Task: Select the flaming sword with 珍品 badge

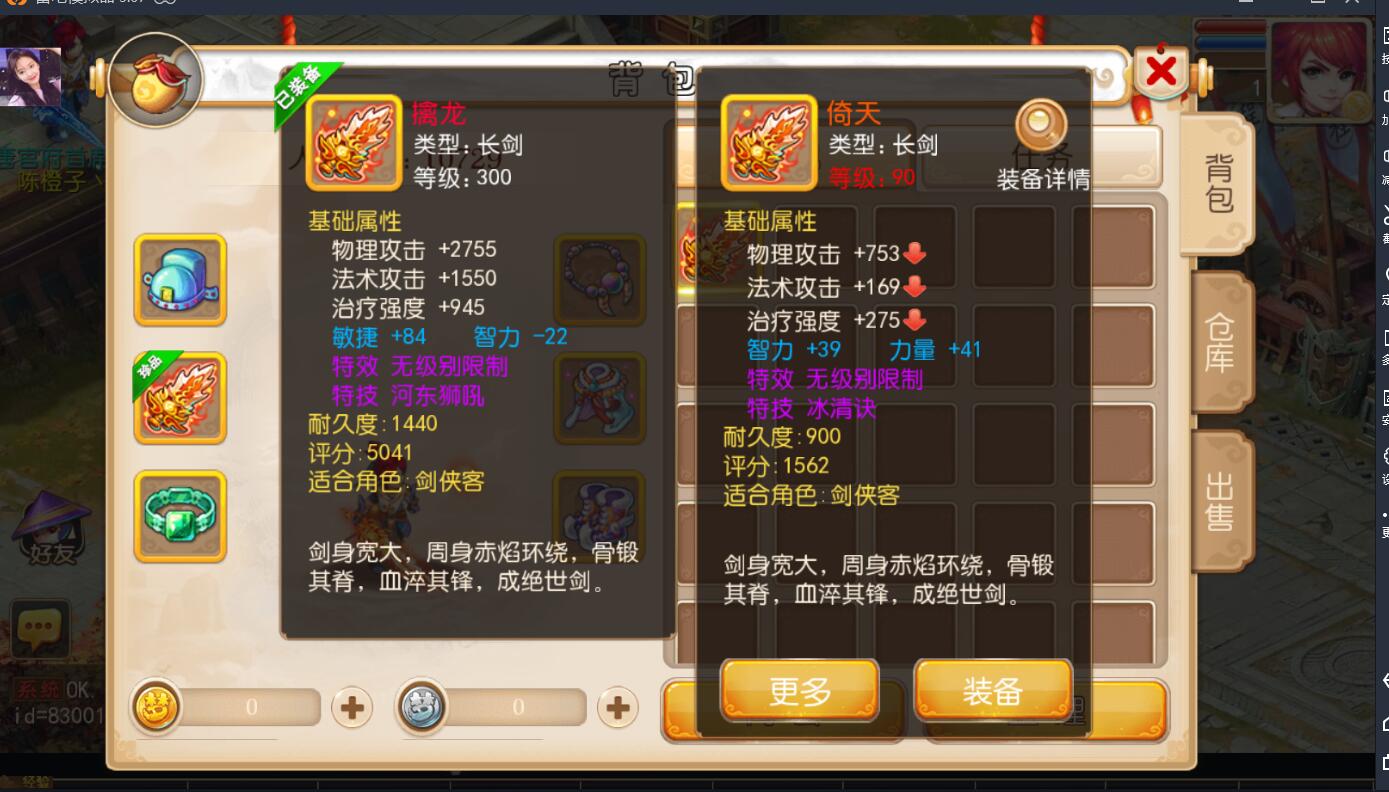Action: click(180, 398)
